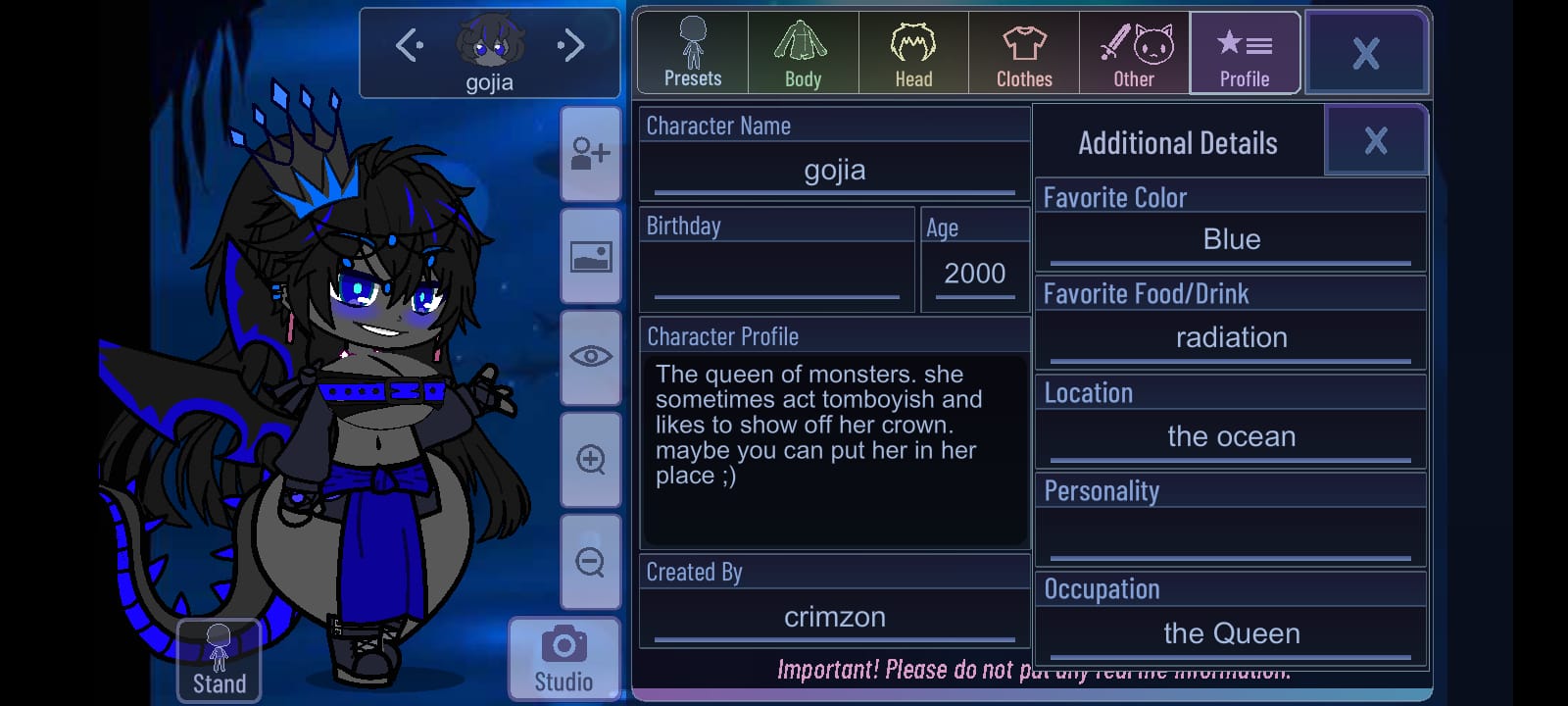This screenshot has width=1568, height=706.
Task: Open the Studio camera button
Action: tap(563, 658)
